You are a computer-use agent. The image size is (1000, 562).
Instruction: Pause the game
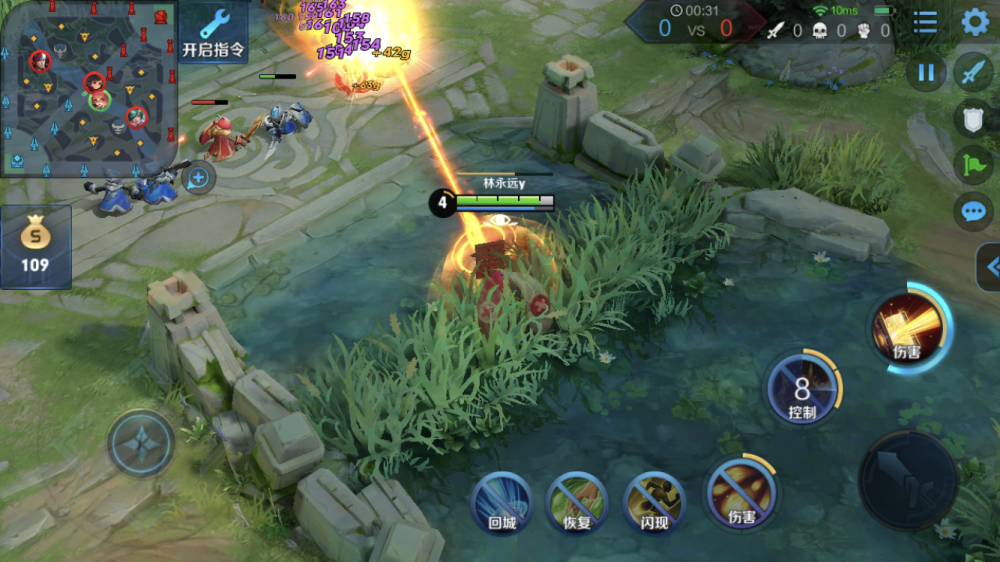926,72
